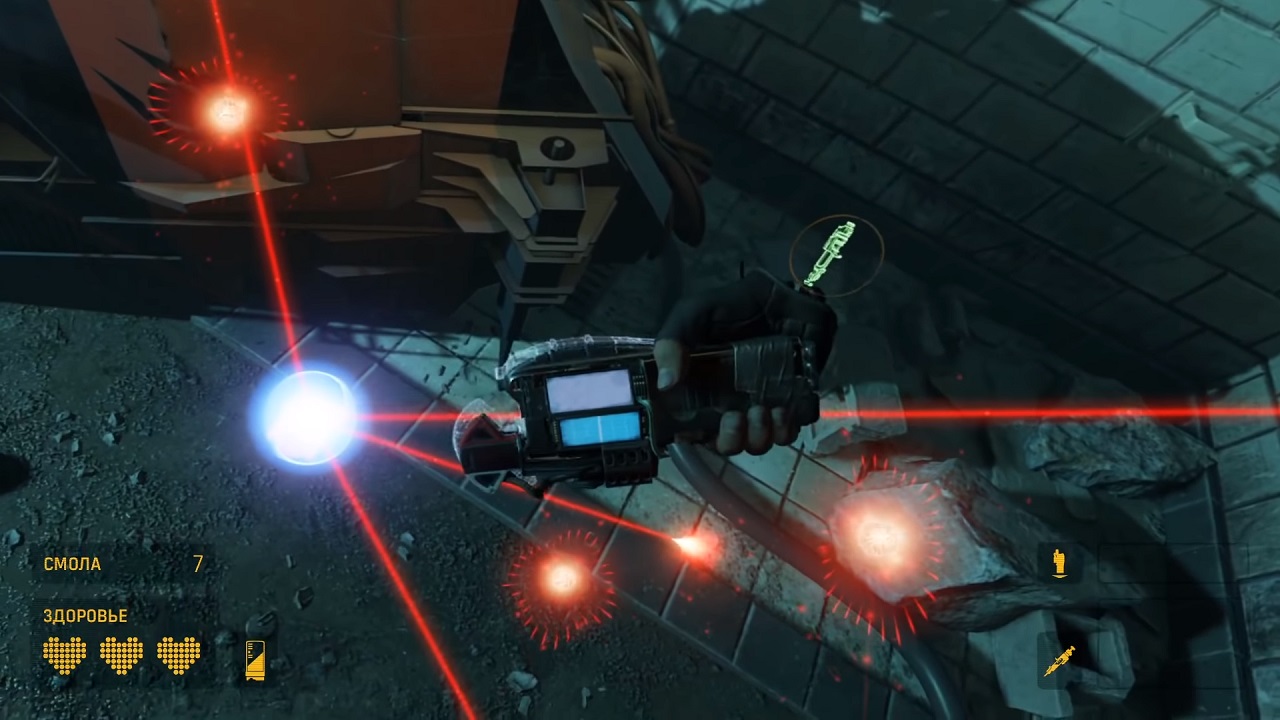Select the green multitool icon in the circle
The image size is (1280, 720).
click(836, 255)
